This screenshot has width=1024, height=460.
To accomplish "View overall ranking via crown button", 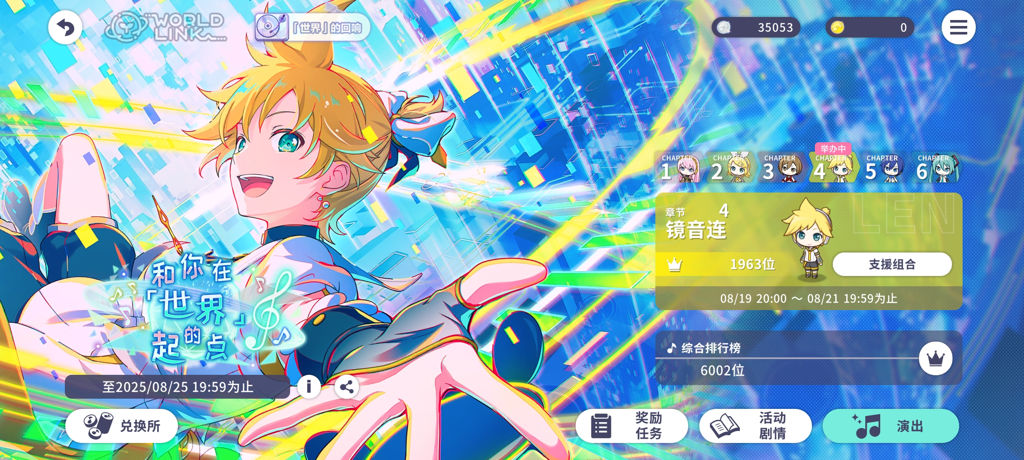I will click(x=935, y=359).
